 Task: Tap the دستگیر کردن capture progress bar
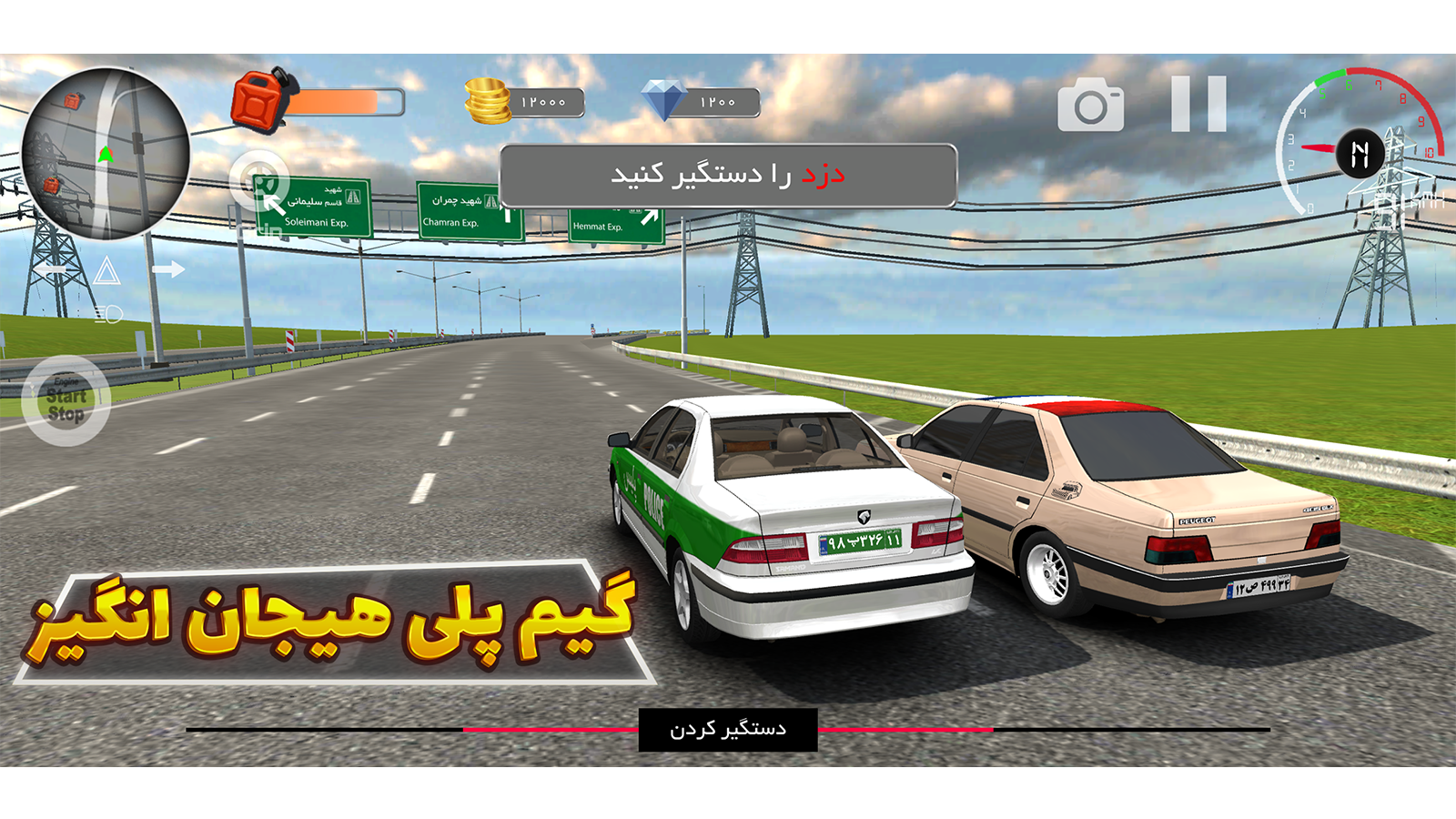pyautogui.click(x=728, y=726)
